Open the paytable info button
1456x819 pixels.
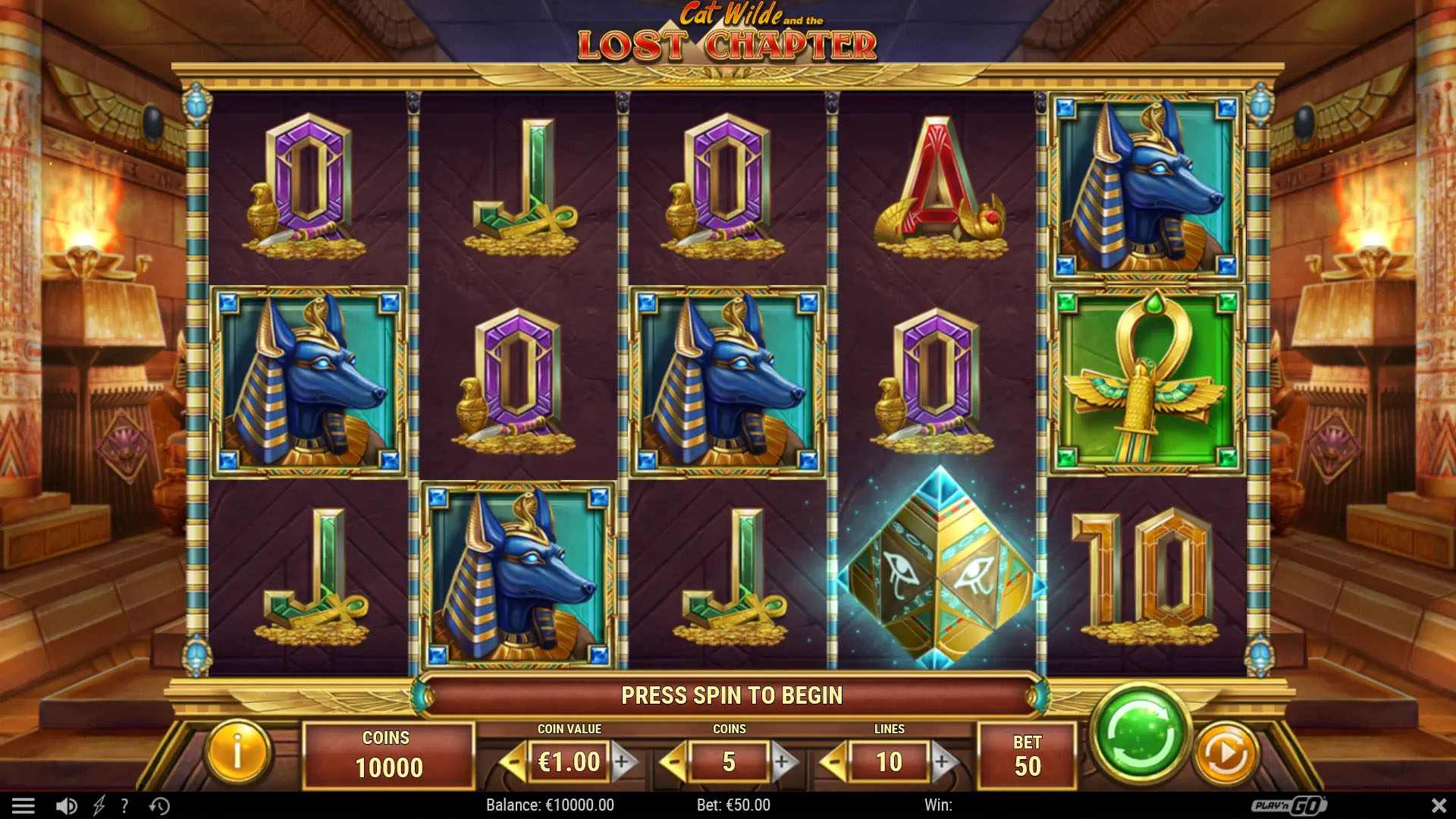coord(237,753)
